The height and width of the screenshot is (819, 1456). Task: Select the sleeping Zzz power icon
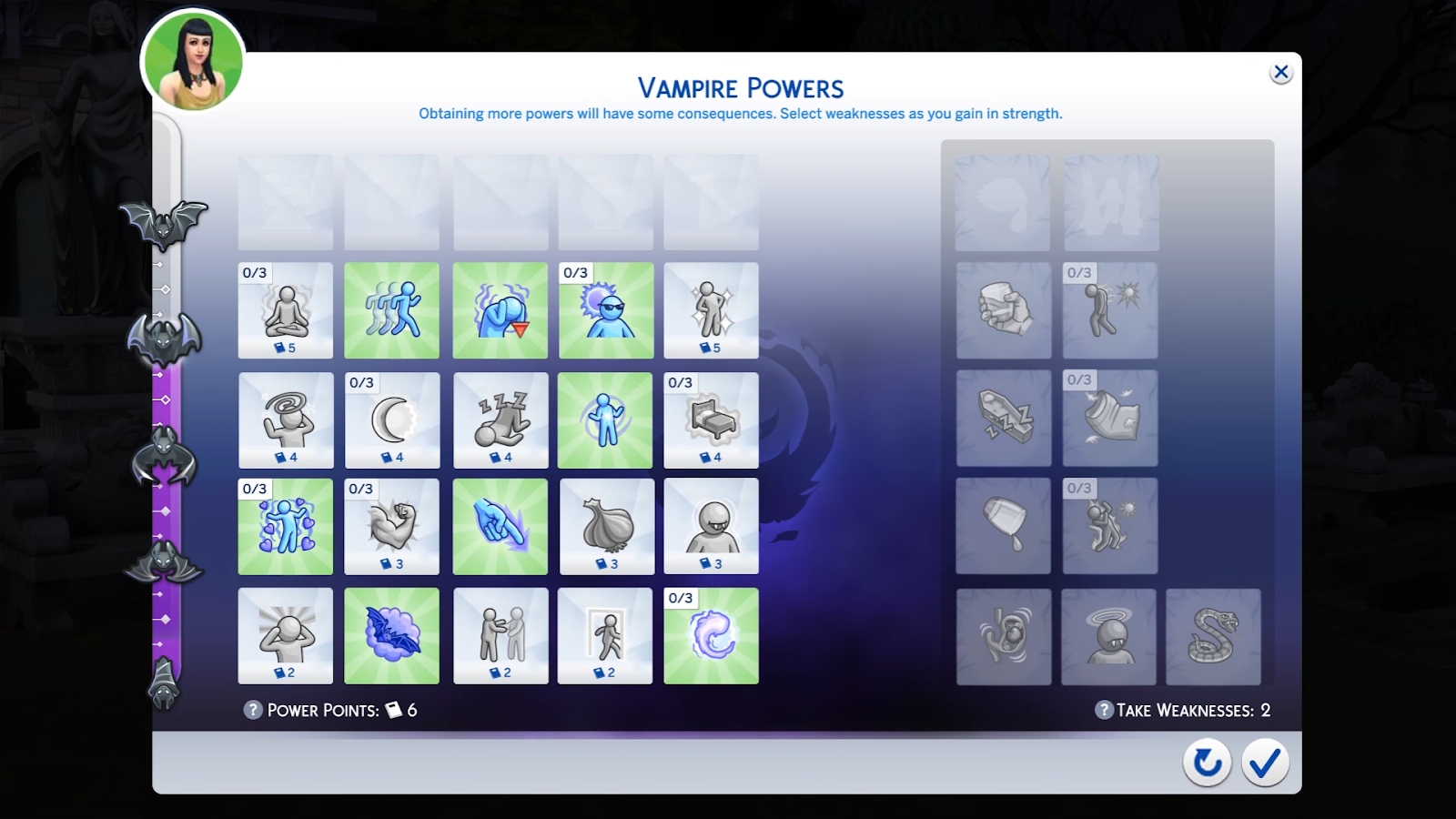[500, 420]
